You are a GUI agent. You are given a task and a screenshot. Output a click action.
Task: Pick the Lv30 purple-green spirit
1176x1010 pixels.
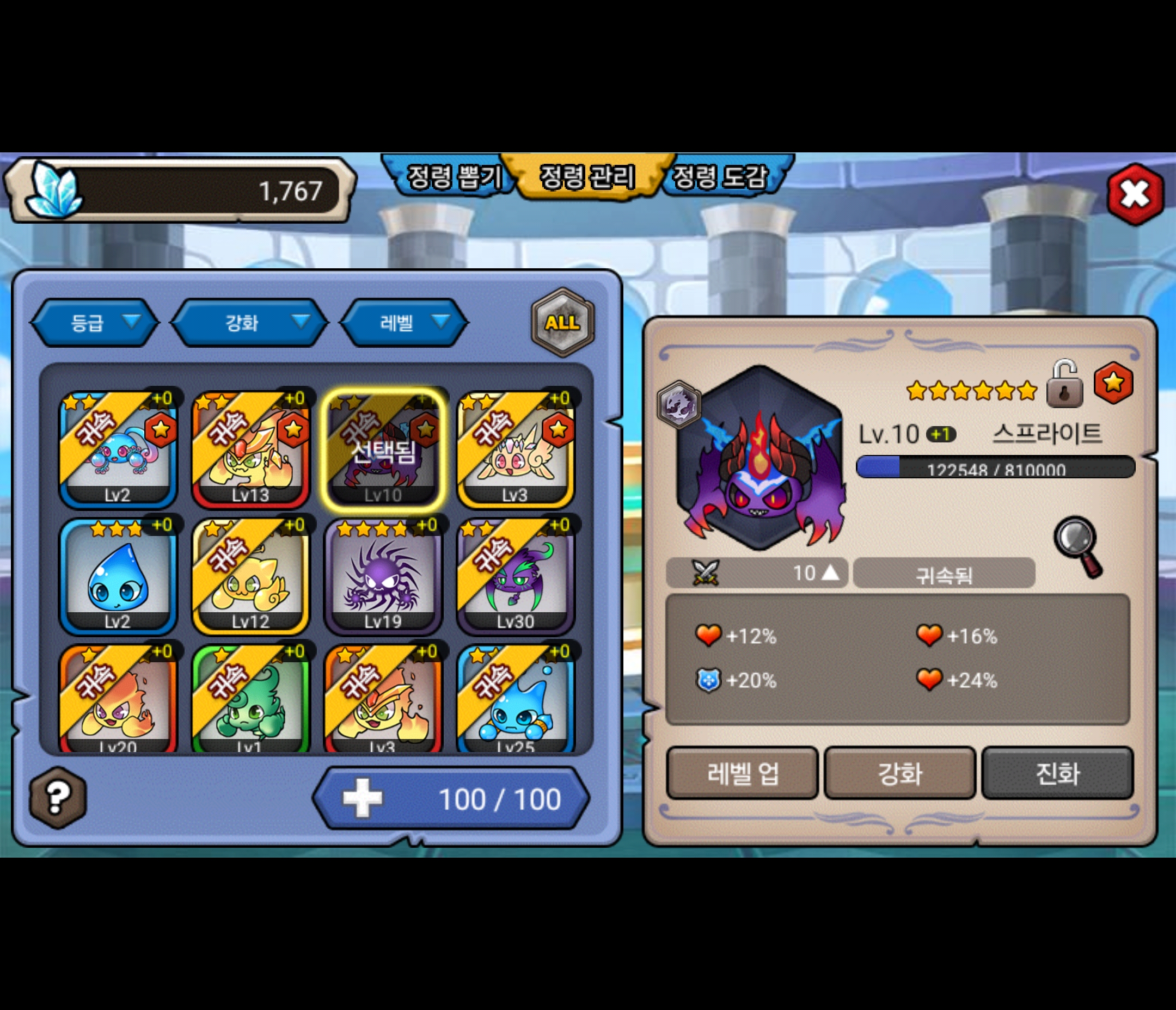coord(516,576)
